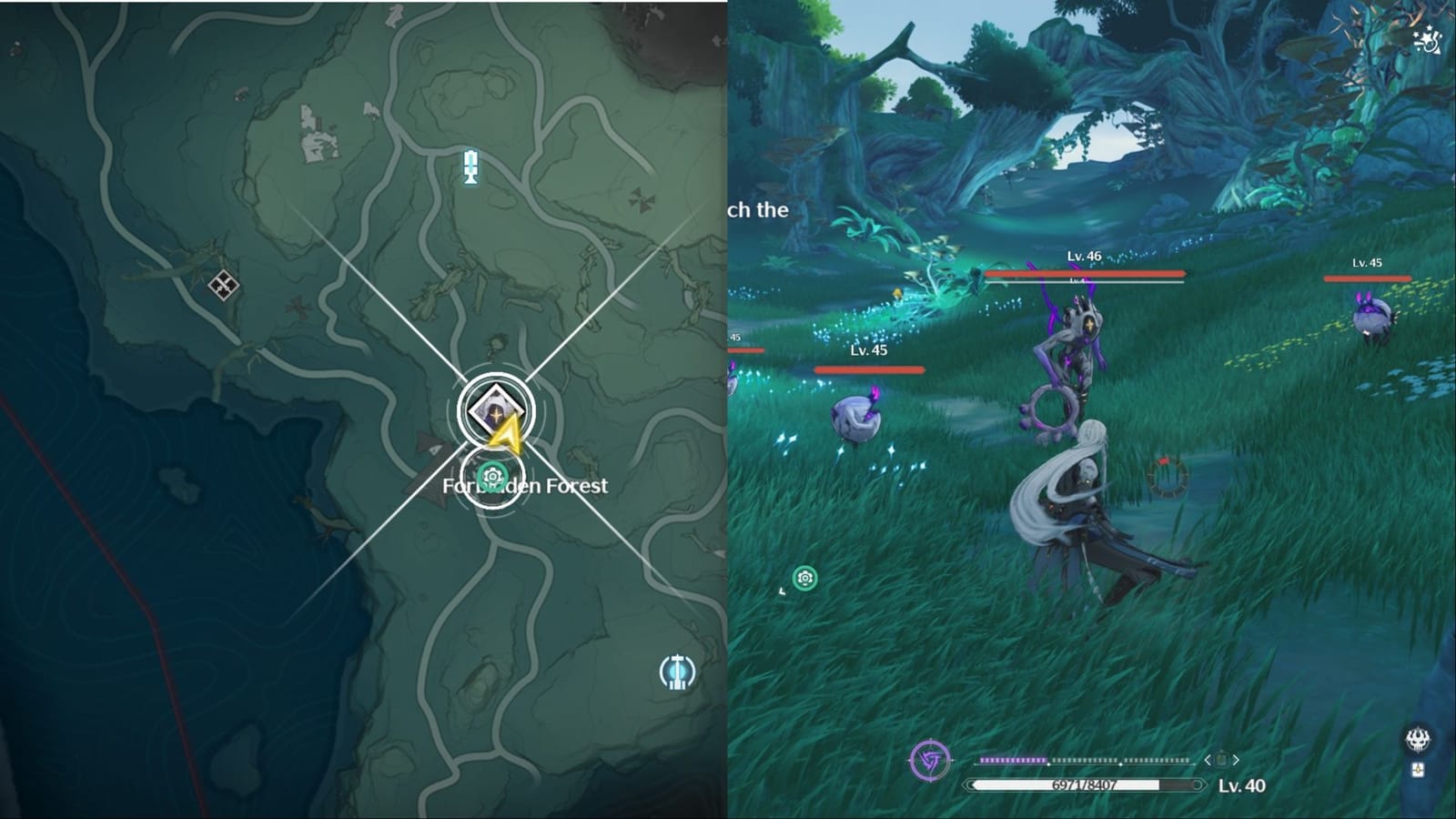The width and height of the screenshot is (1456, 819).
Task: Click the small utility icon beneath the skull indicator
Action: (x=1417, y=770)
